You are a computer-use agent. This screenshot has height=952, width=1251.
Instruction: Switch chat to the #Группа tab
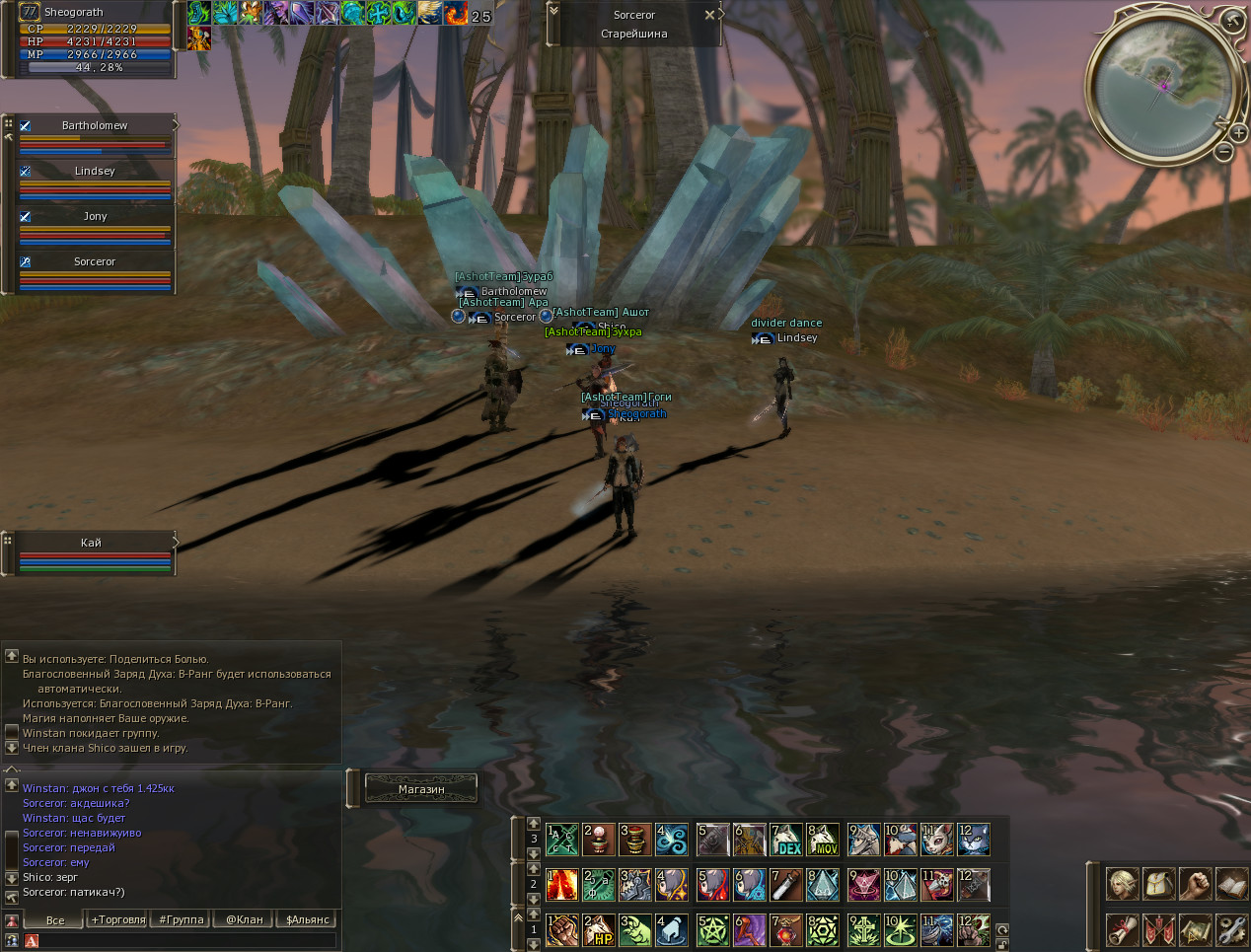tap(182, 919)
